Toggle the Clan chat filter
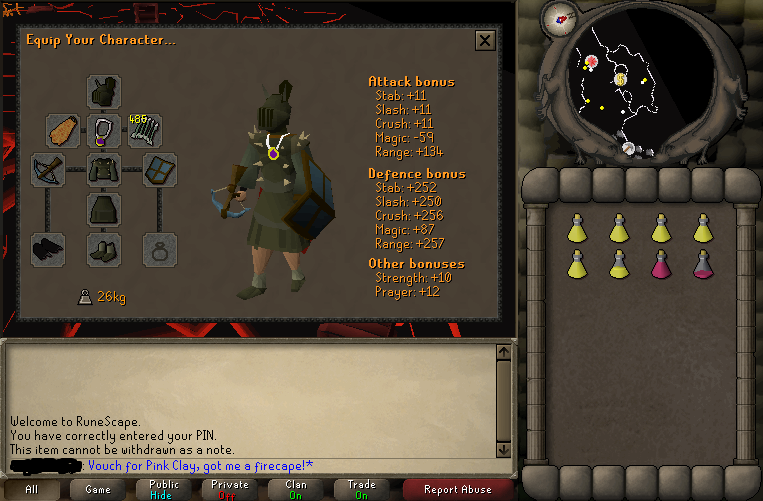Image resolution: width=763 pixels, height=501 pixels. click(x=296, y=489)
